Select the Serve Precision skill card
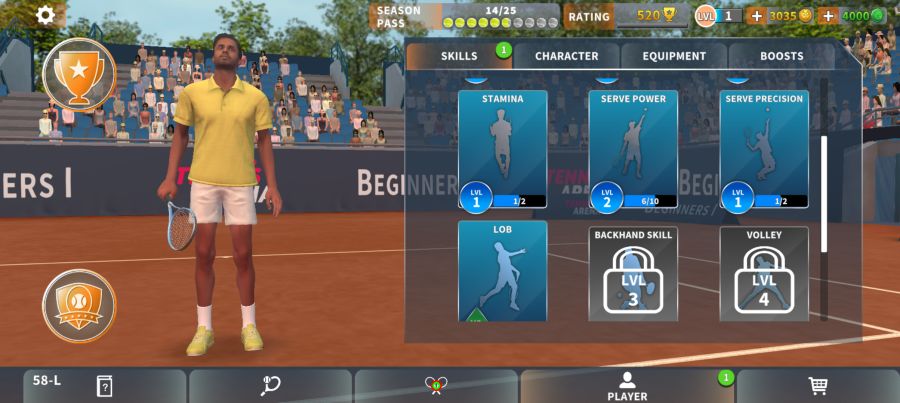Image resolution: width=900 pixels, height=403 pixels. (x=764, y=149)
